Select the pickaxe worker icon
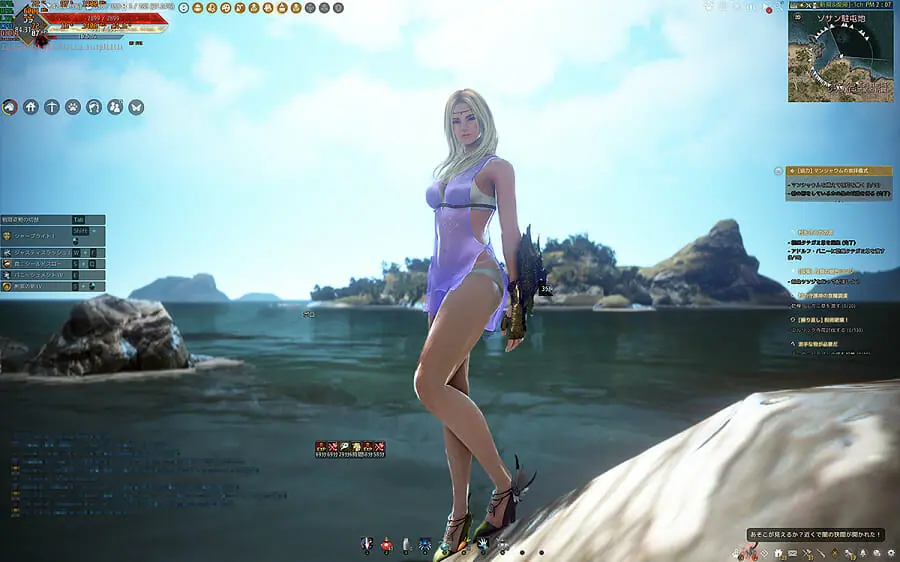 (52, 107)
